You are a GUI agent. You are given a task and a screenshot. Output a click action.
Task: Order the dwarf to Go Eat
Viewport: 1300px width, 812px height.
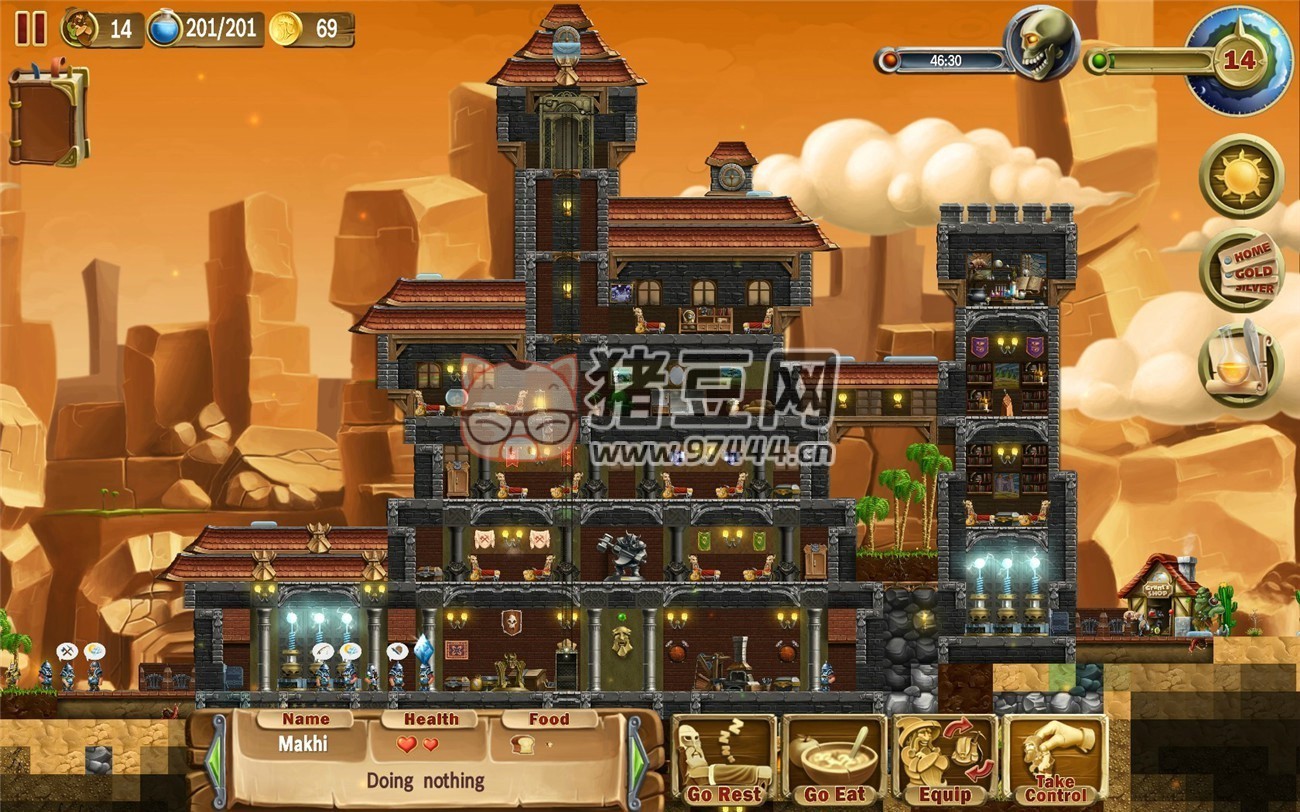point(833,762)
